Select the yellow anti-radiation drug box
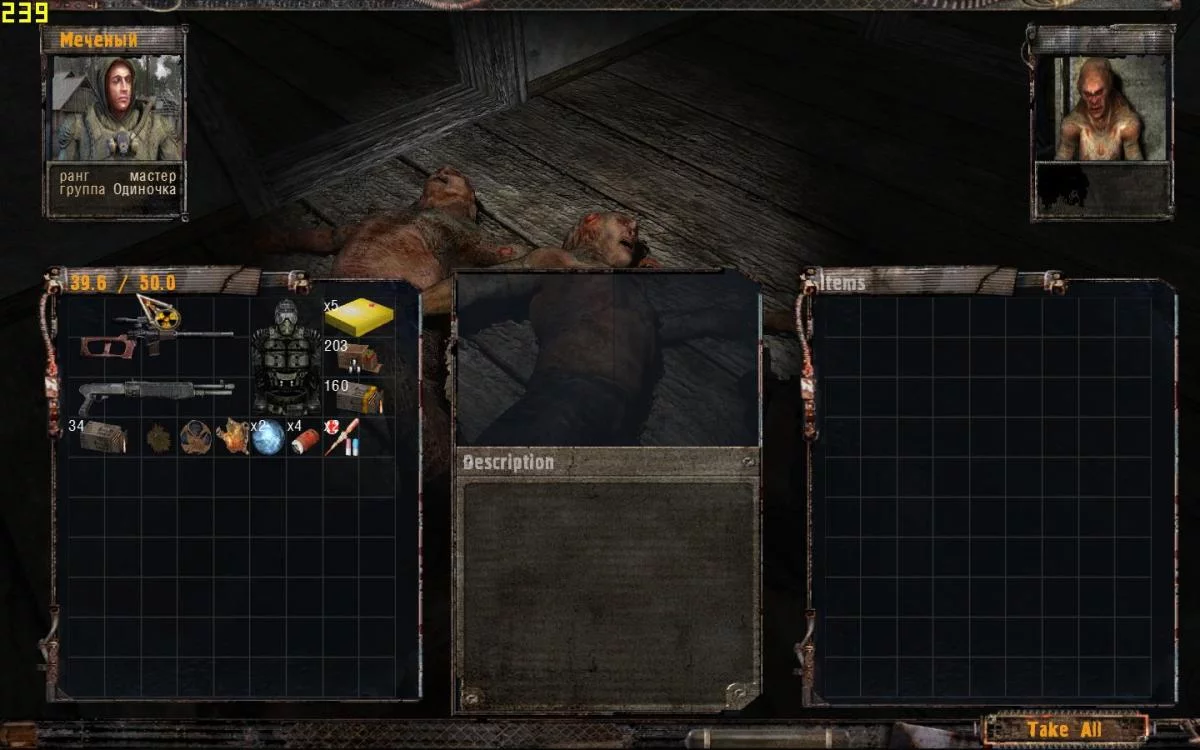Screen dimensions: 1200x750 (358, 318)
